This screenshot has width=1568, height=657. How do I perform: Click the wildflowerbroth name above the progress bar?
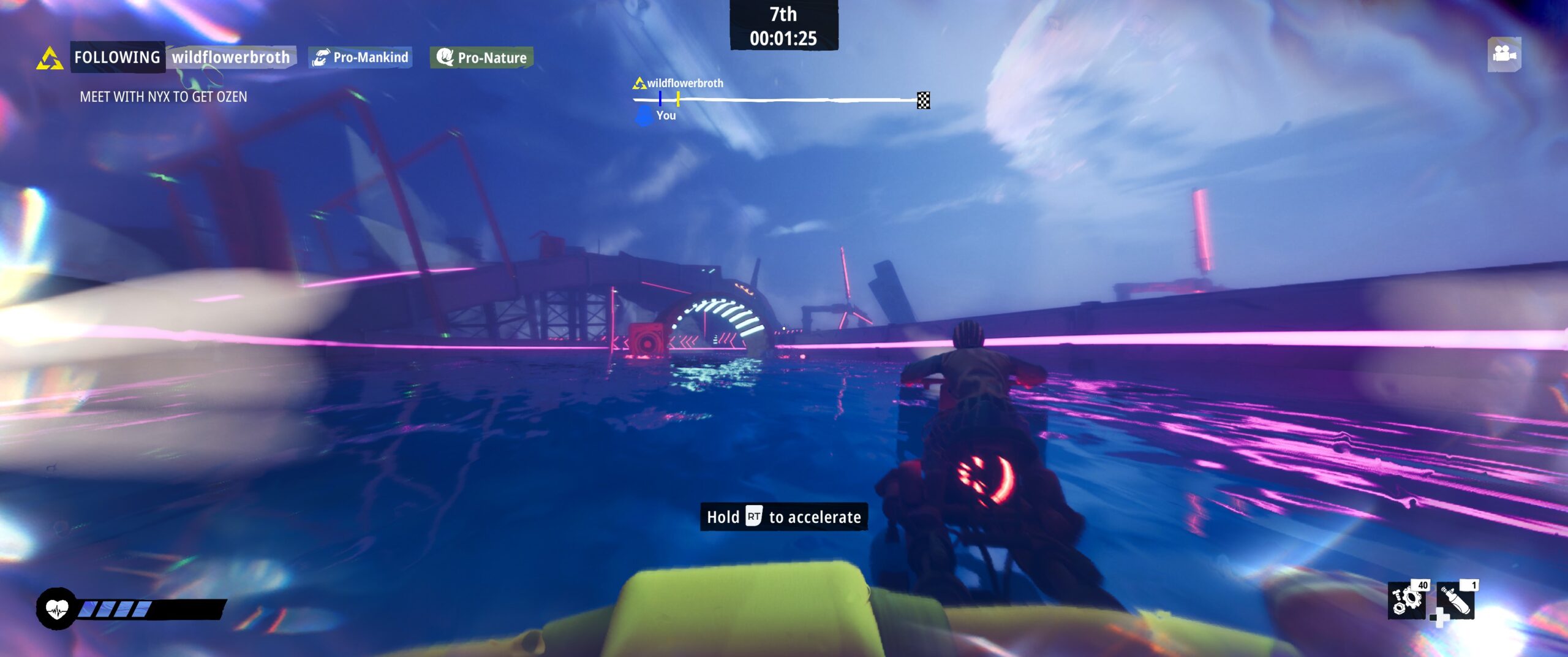pyautogui.click(x=686, y=83)
